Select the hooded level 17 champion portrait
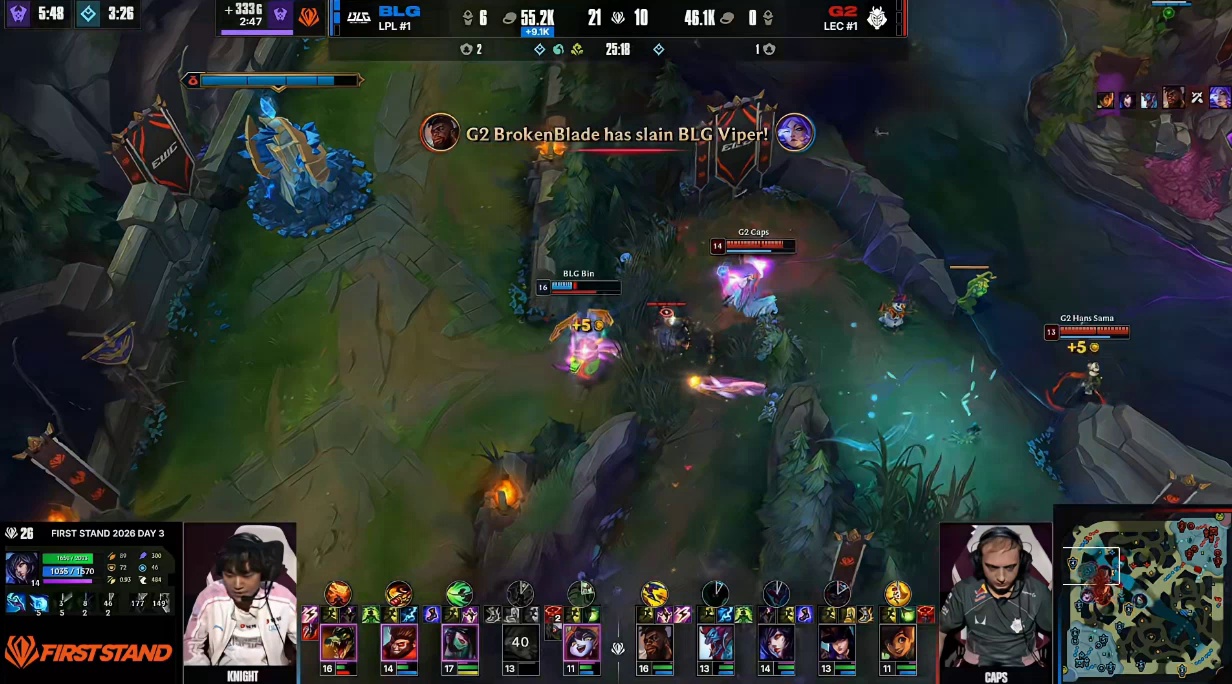The image size is (1232, 684). [x=459, y=642]
